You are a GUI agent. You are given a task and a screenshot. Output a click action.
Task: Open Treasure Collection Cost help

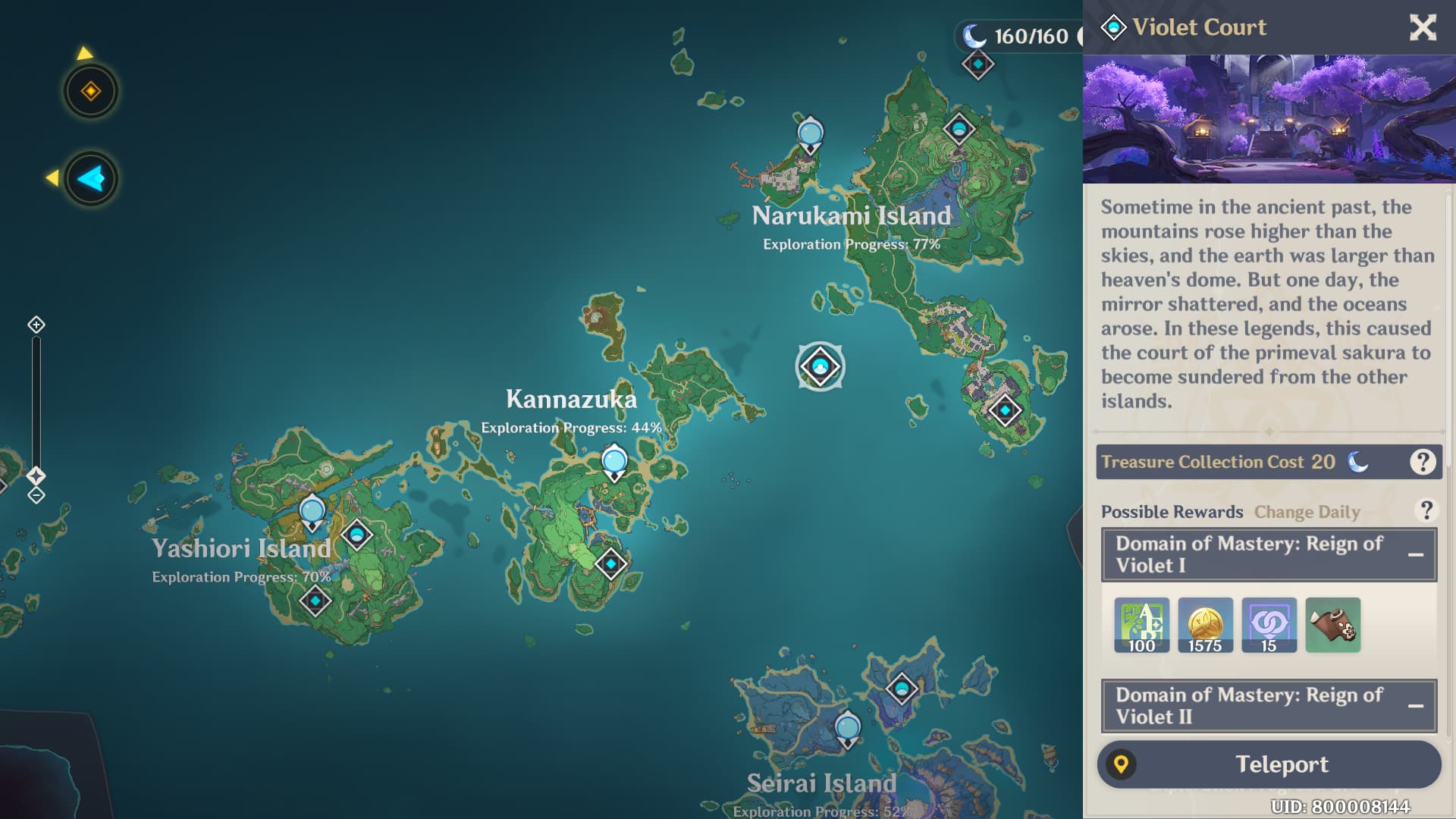click(x=1423, y=462)
